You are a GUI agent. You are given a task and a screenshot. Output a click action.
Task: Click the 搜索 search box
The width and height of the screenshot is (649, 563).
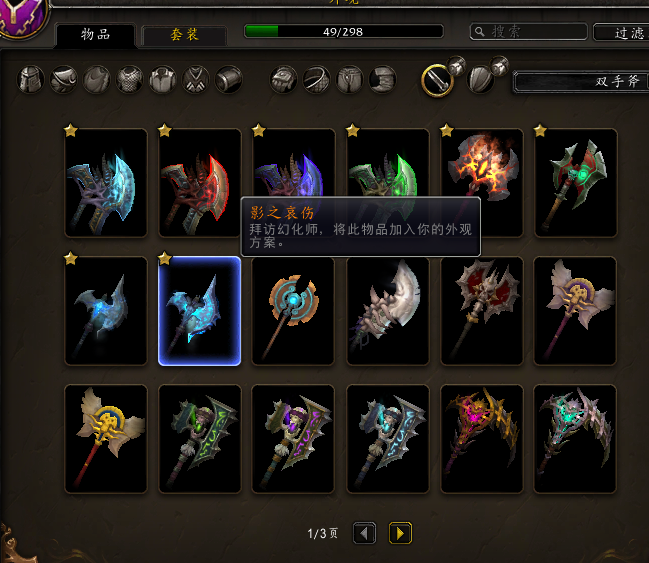(x=527, y=32)
